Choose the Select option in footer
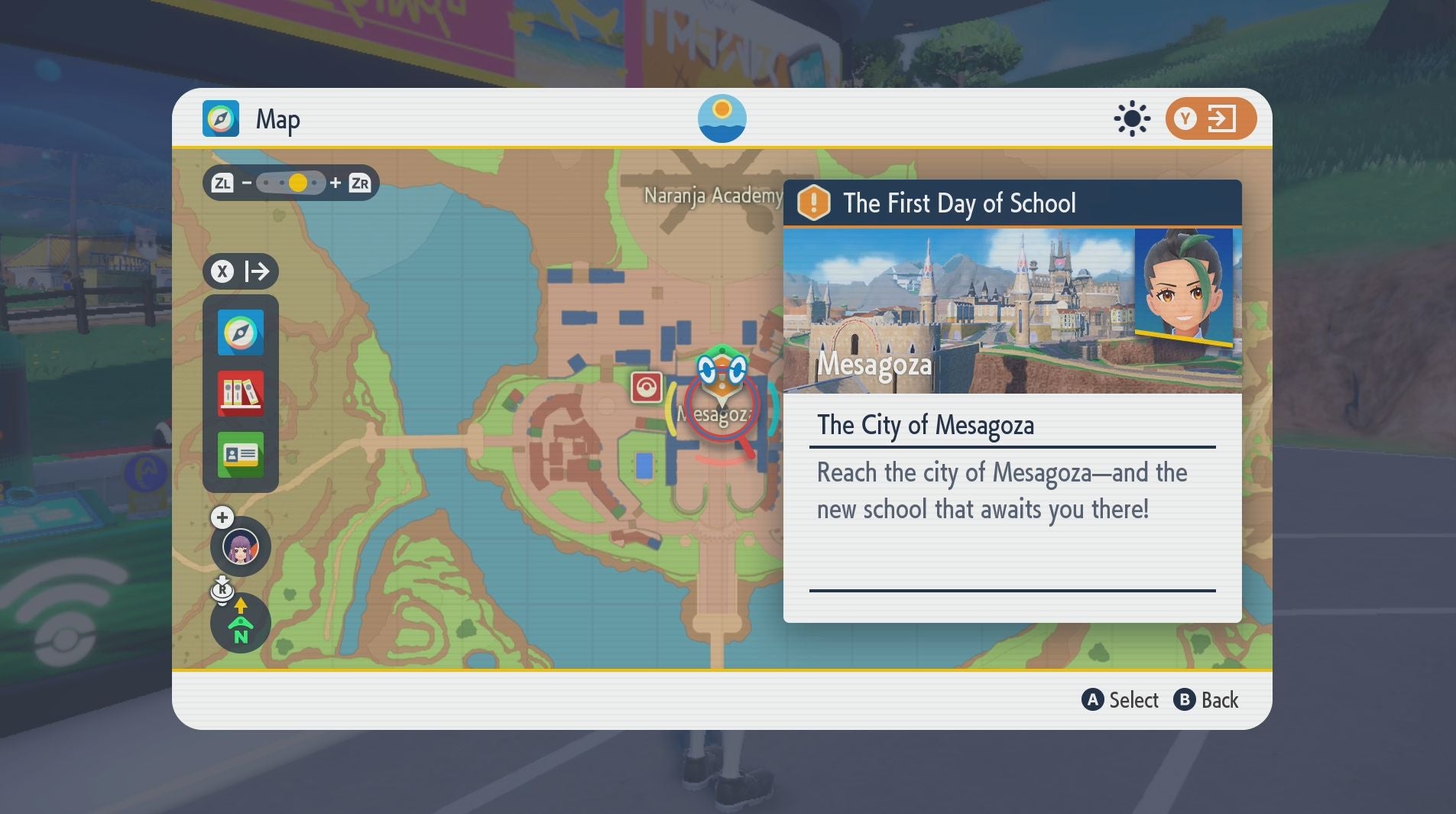Image resolution: width=1456 pixels, height=814 pixels. point(1120,700)
